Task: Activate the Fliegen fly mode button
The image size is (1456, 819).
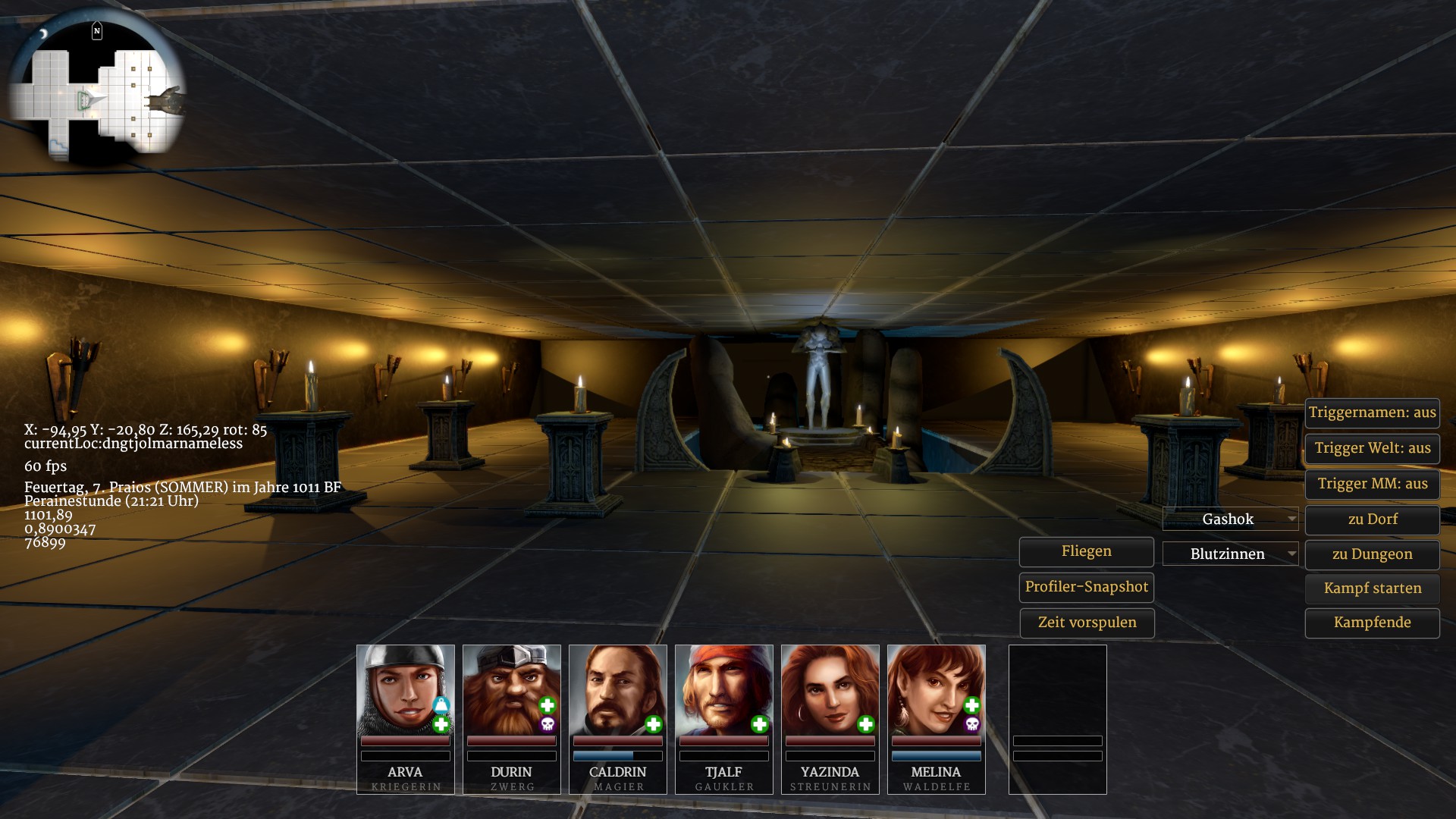Action: tap(1086, 552)
